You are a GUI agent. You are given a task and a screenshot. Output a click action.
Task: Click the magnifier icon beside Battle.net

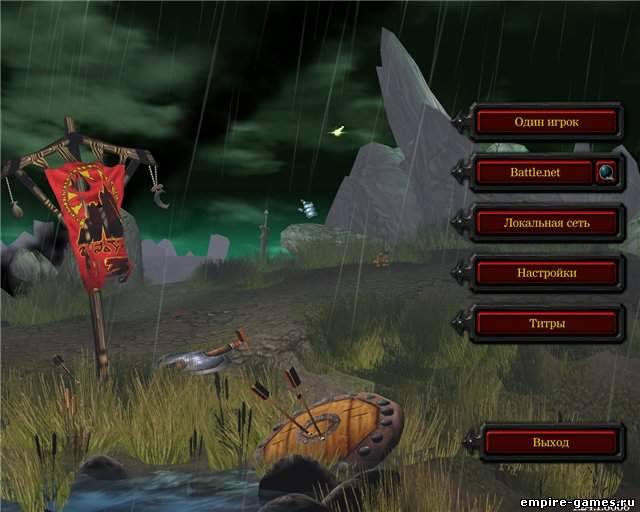click(x=607, y=172)
